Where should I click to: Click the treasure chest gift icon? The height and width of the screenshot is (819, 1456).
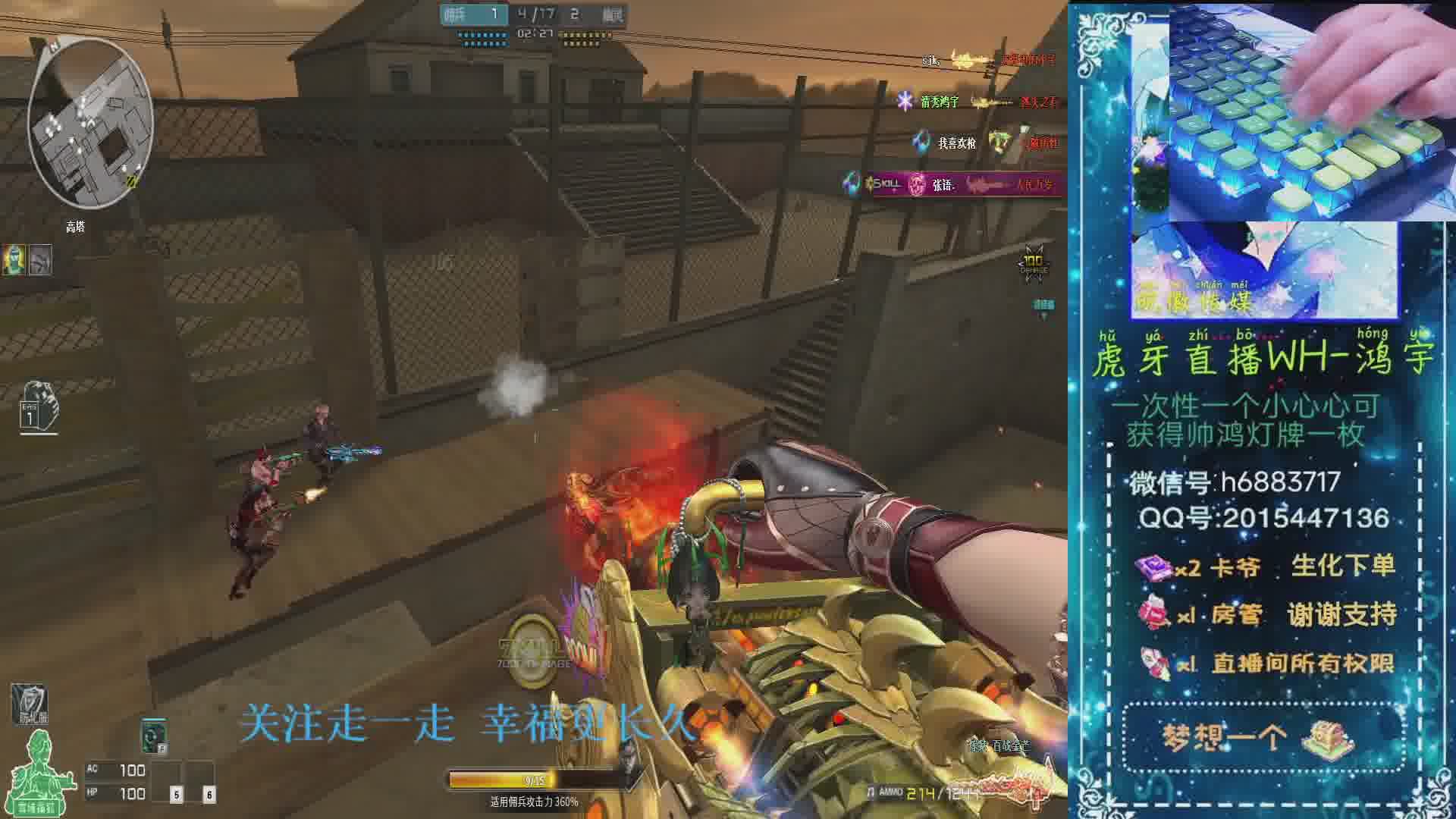point(1327,736)
